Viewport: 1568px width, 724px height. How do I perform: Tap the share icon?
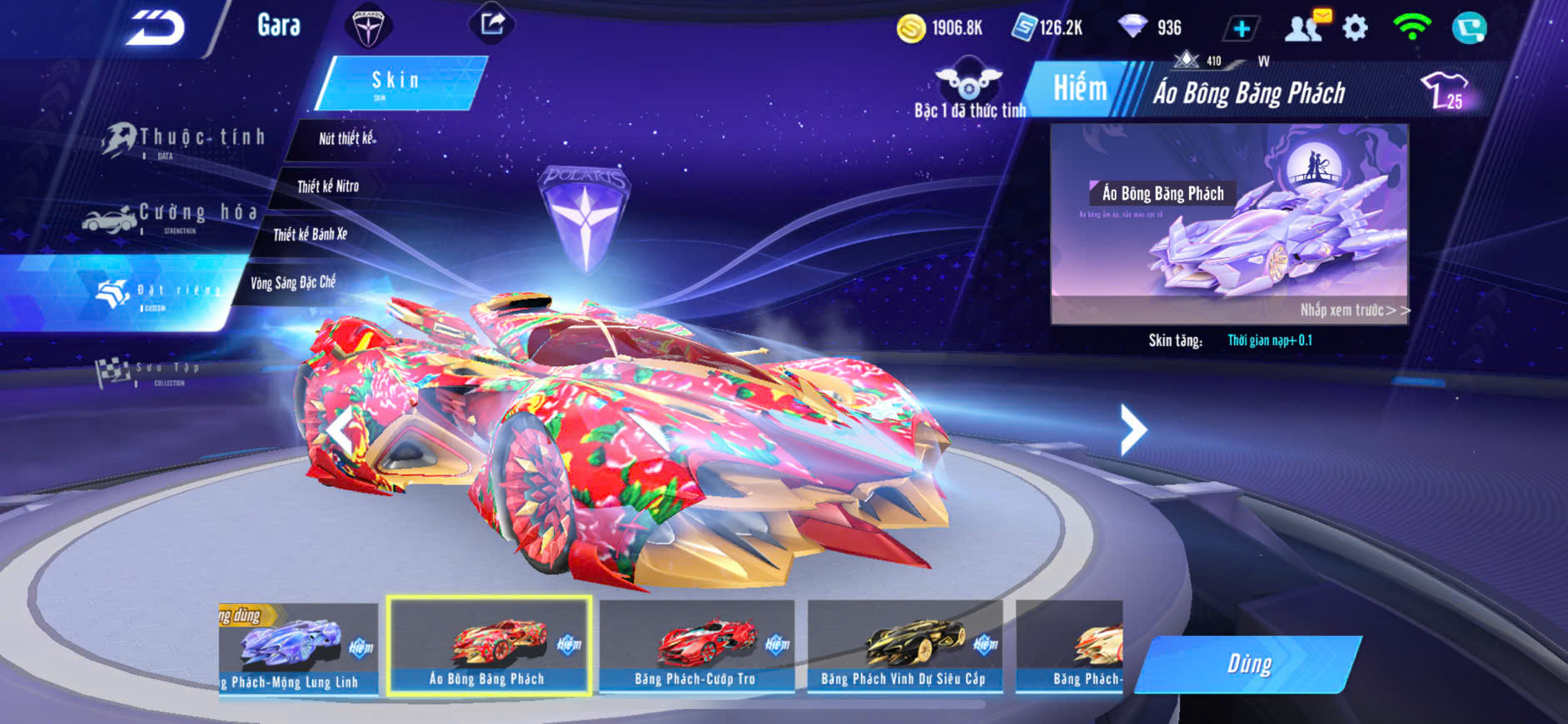492,24
